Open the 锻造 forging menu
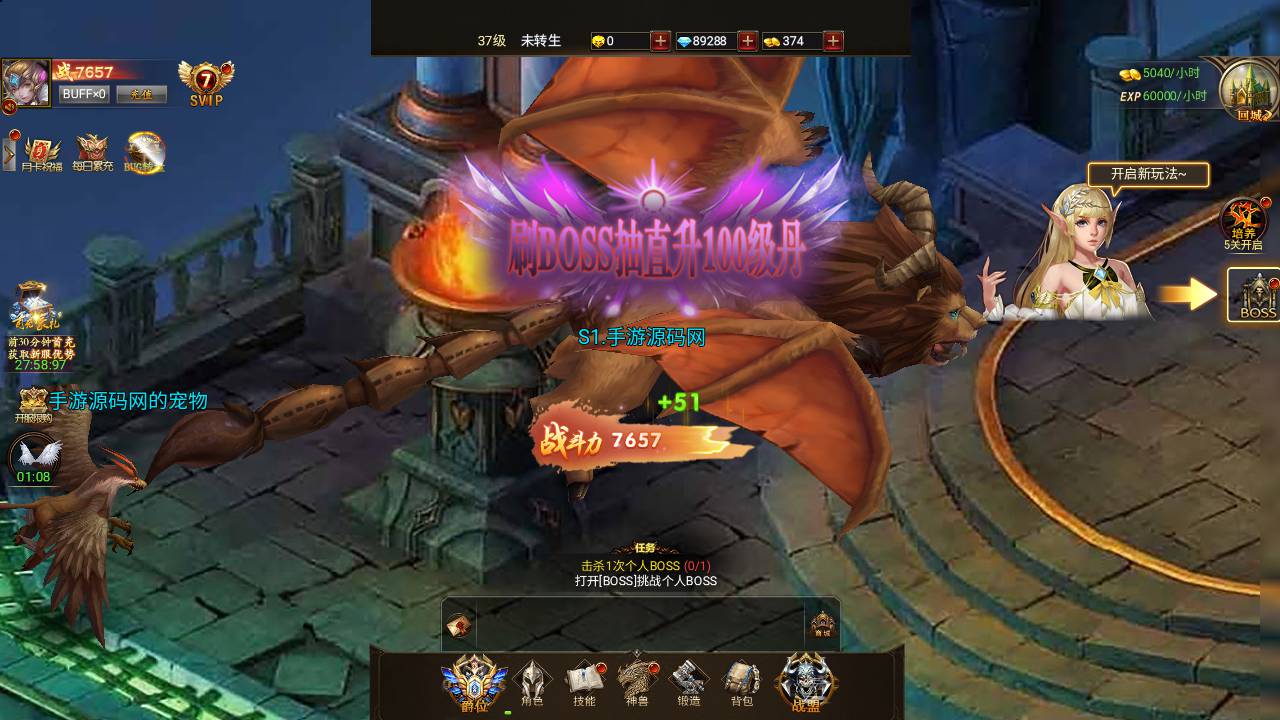Screen dimensions: 1280x720 [689, 683]
